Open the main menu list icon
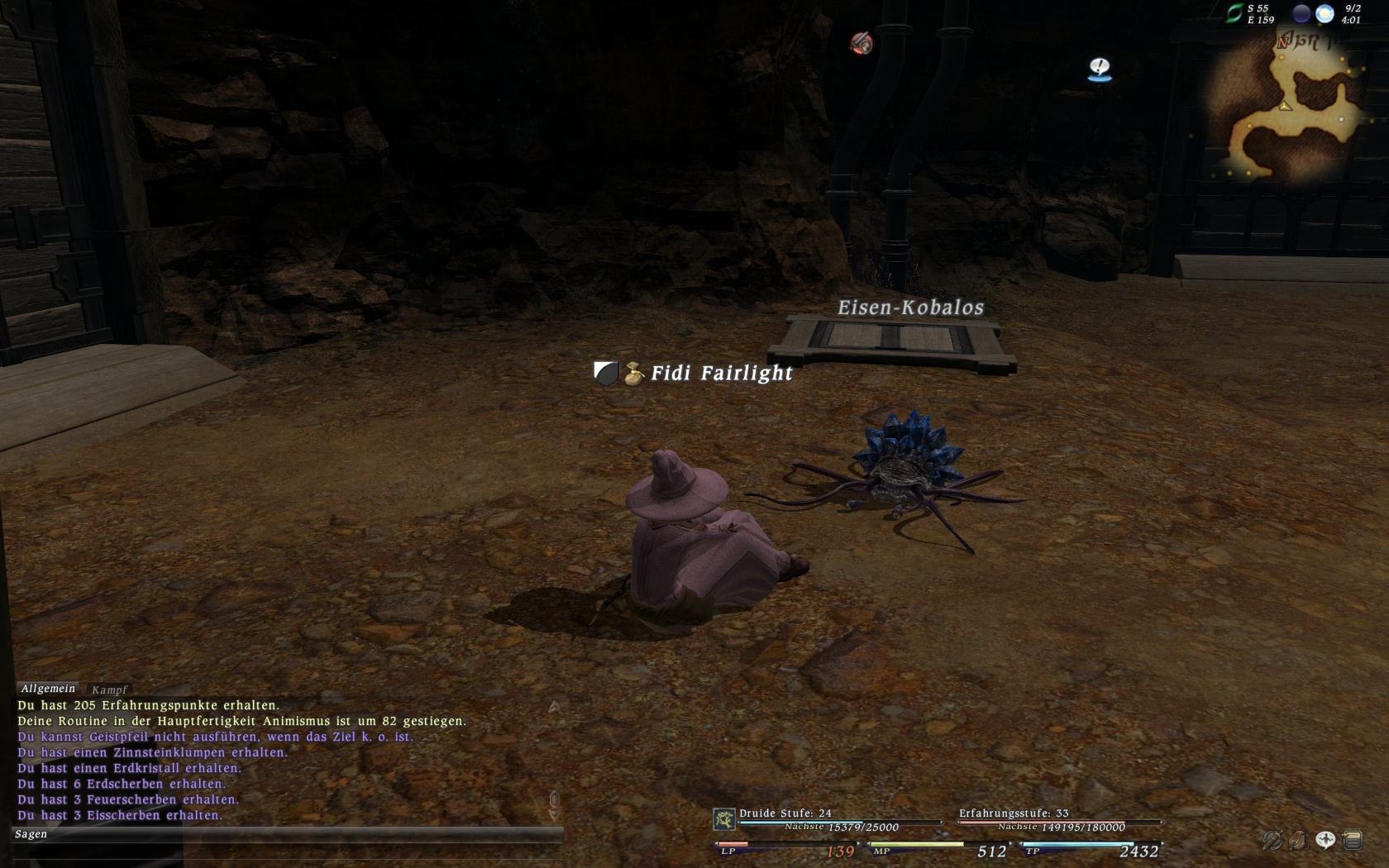 point(1353,841)
